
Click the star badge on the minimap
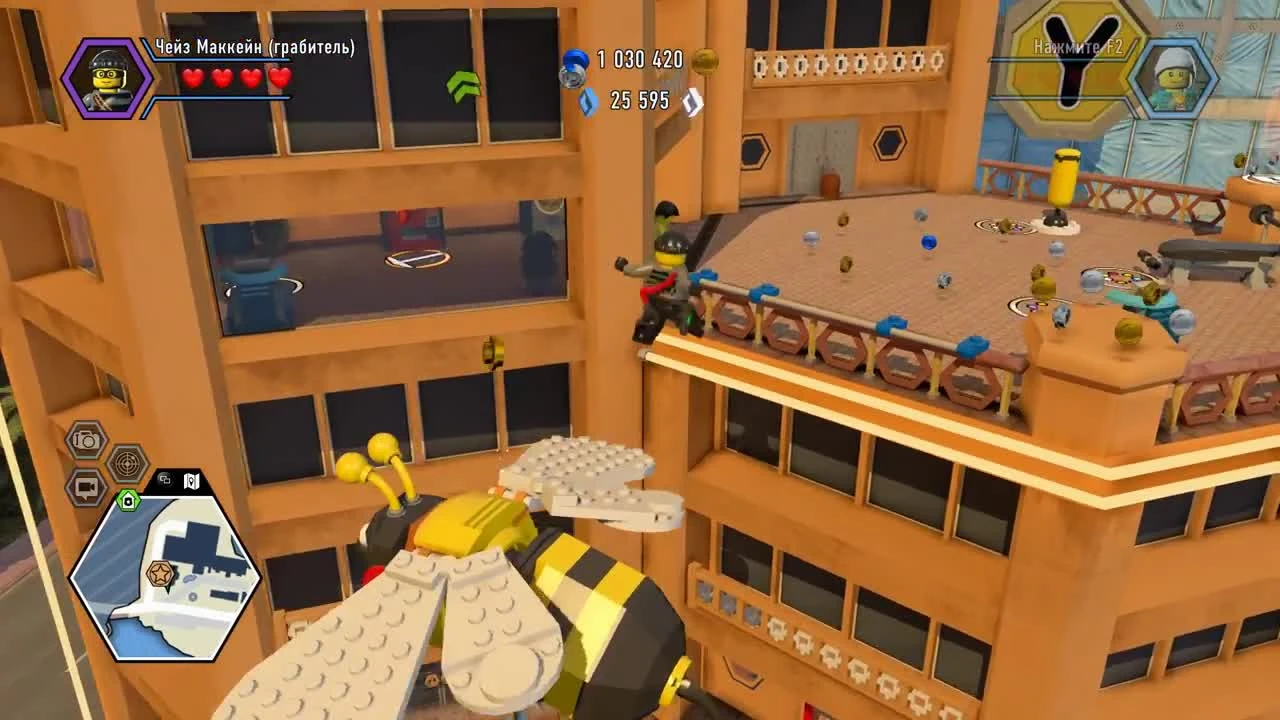pos(158,575)
